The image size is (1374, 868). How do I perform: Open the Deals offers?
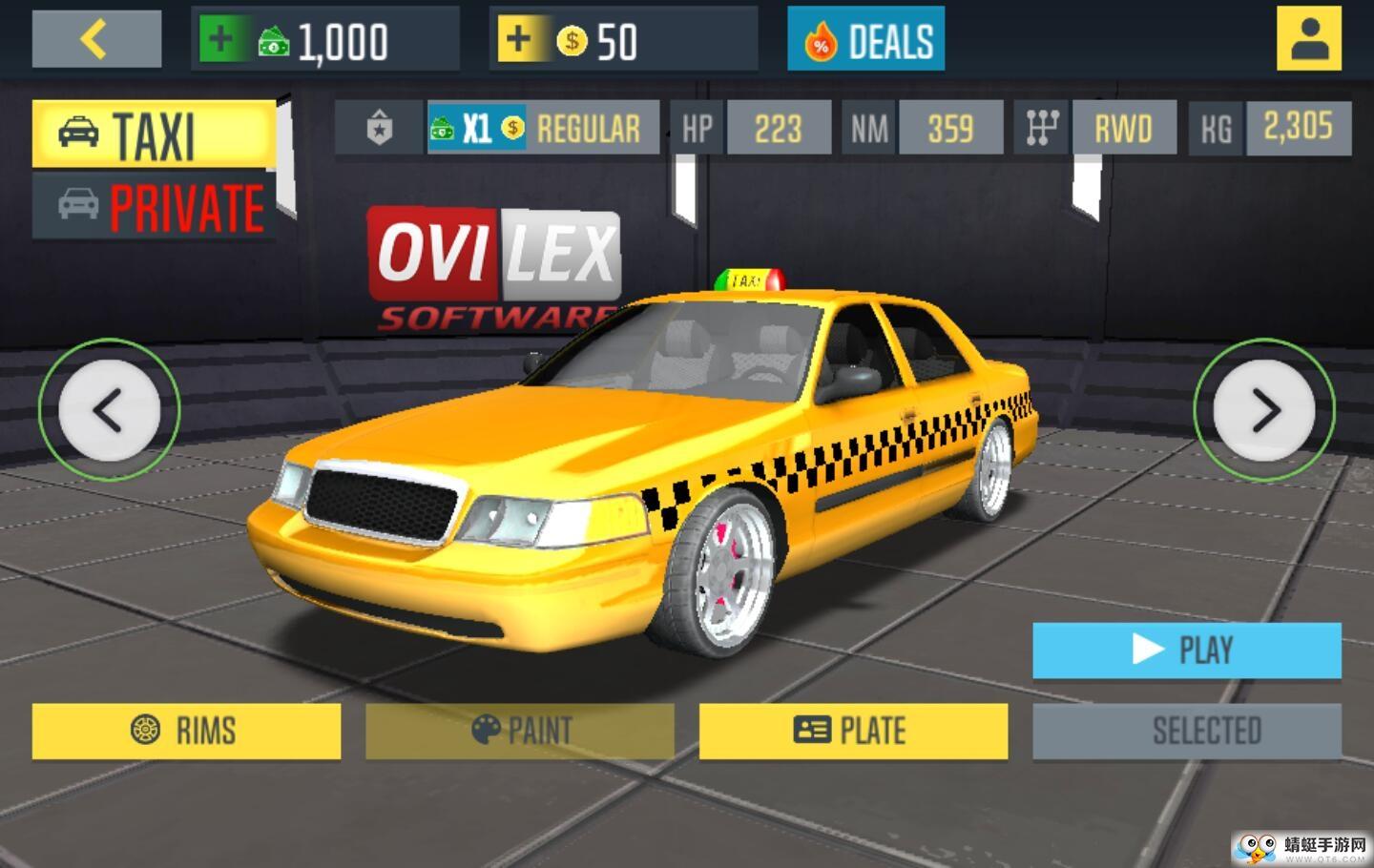[x=865, y=40]
